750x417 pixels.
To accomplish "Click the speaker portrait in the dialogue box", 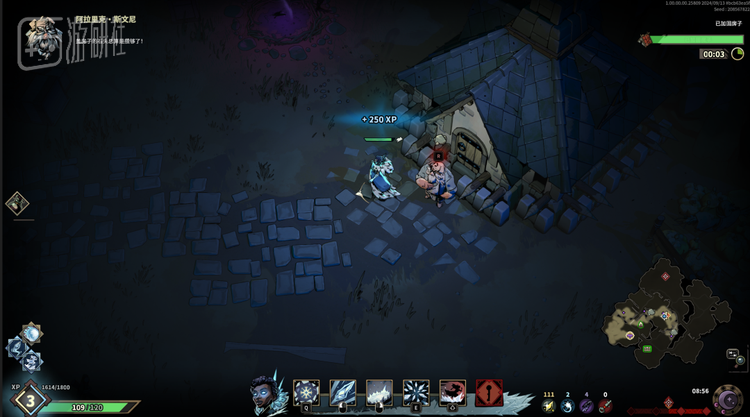I will click(41, 32).
